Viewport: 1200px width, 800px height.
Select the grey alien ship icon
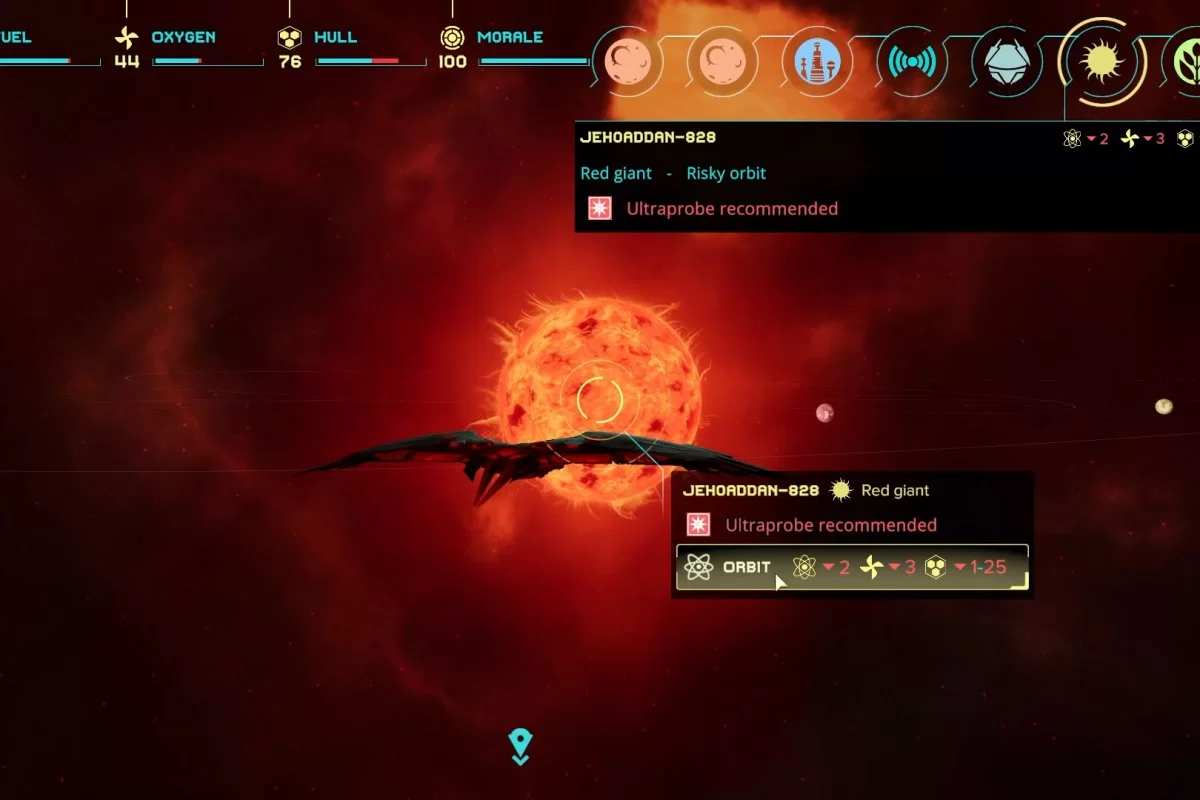point(1006,62)
